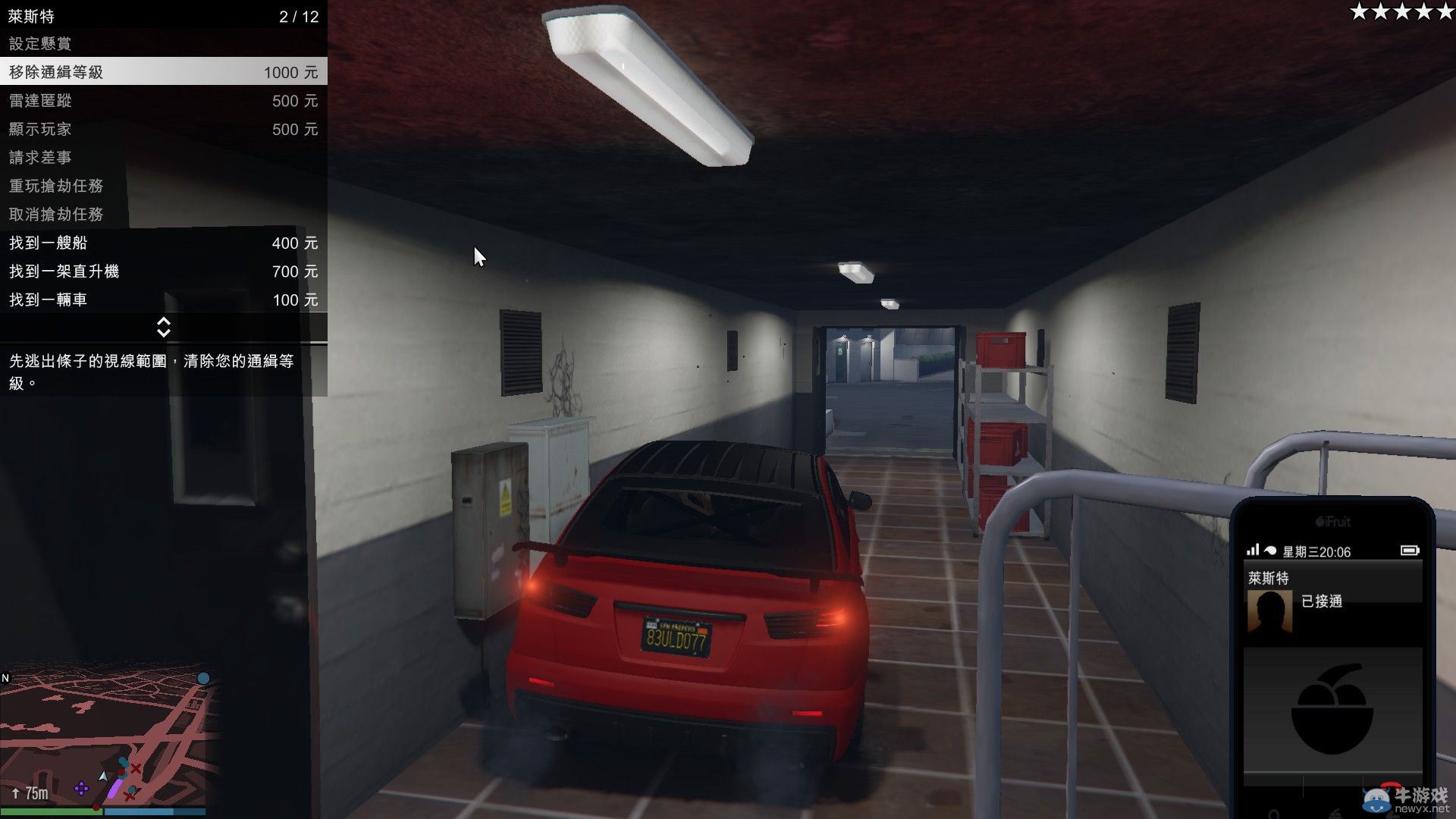Image resolution: width=1456 pixels, height=819 pixels.
Task: Click the down chevron to scroll the menu
Action: tap(164, 333)
